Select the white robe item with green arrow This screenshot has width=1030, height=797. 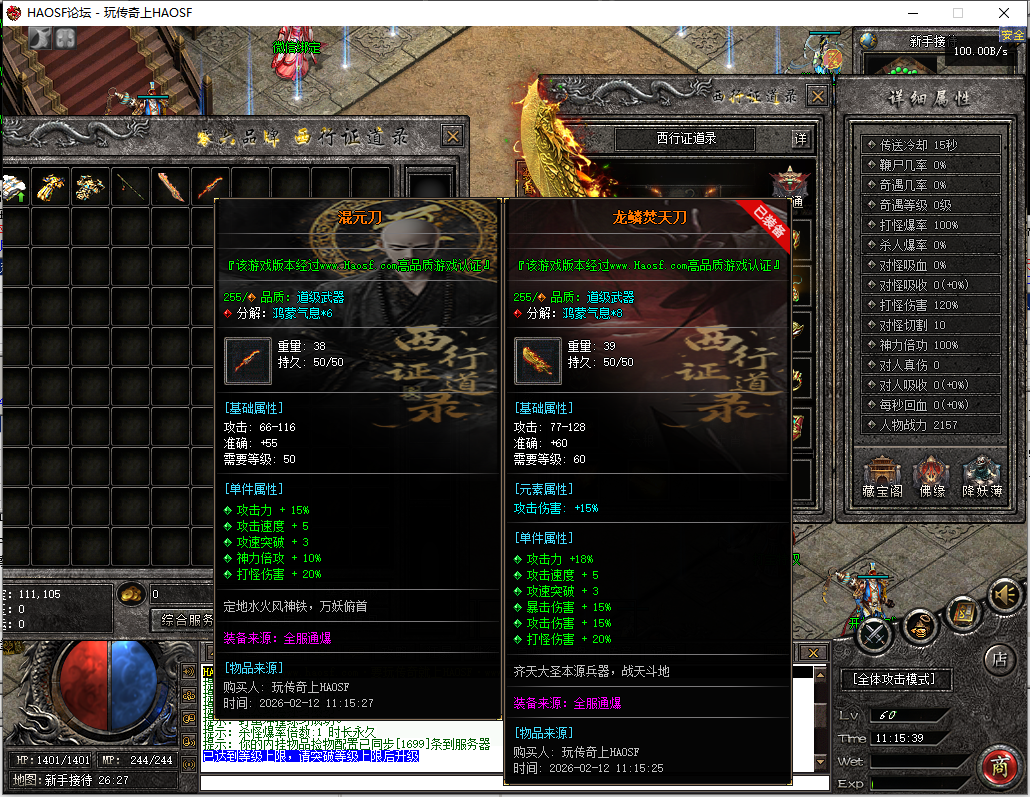(12, 186)
